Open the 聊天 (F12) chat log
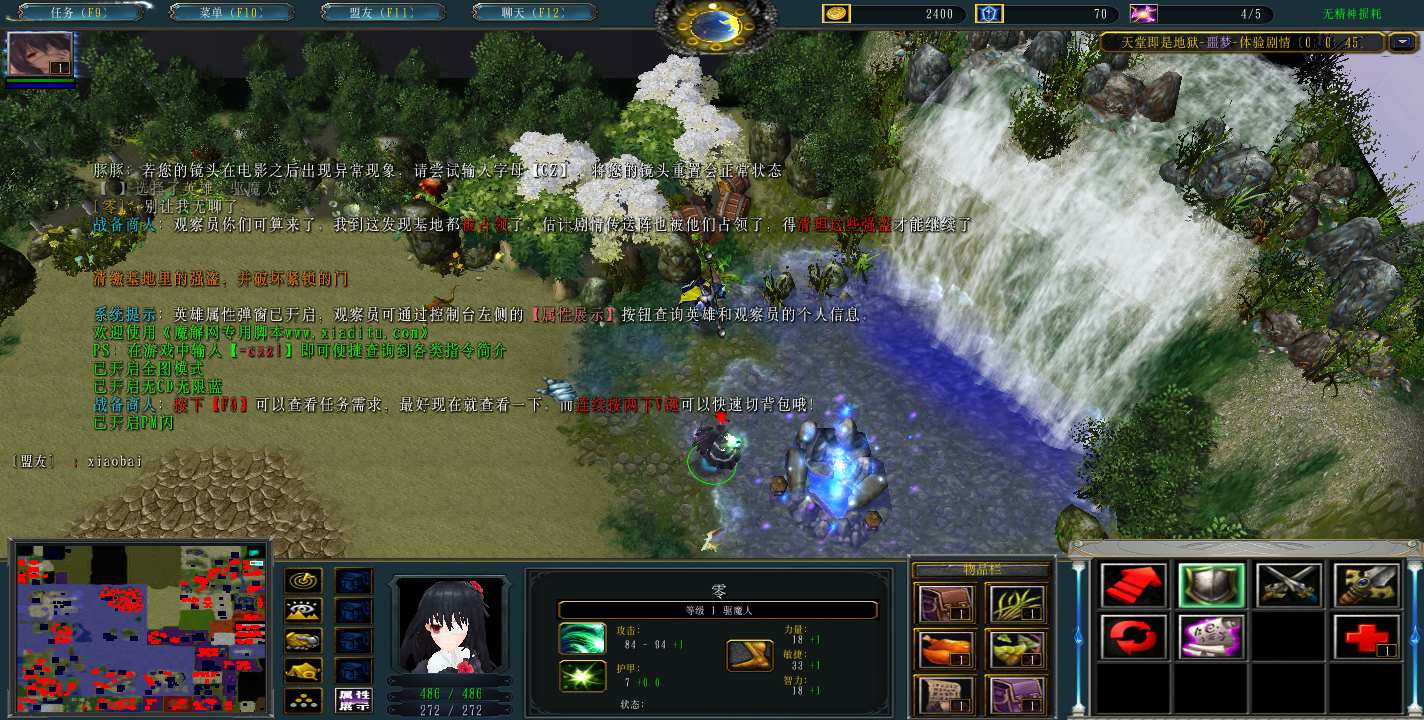 534,13
